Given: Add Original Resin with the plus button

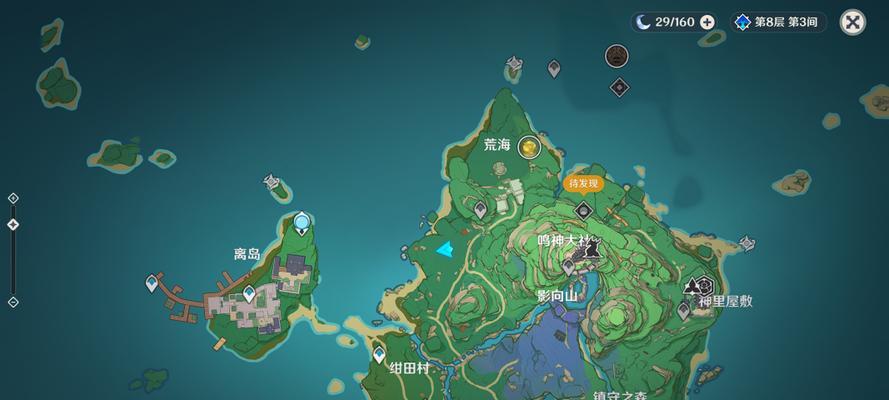Looking at the screenshot, I should (707, 22).
